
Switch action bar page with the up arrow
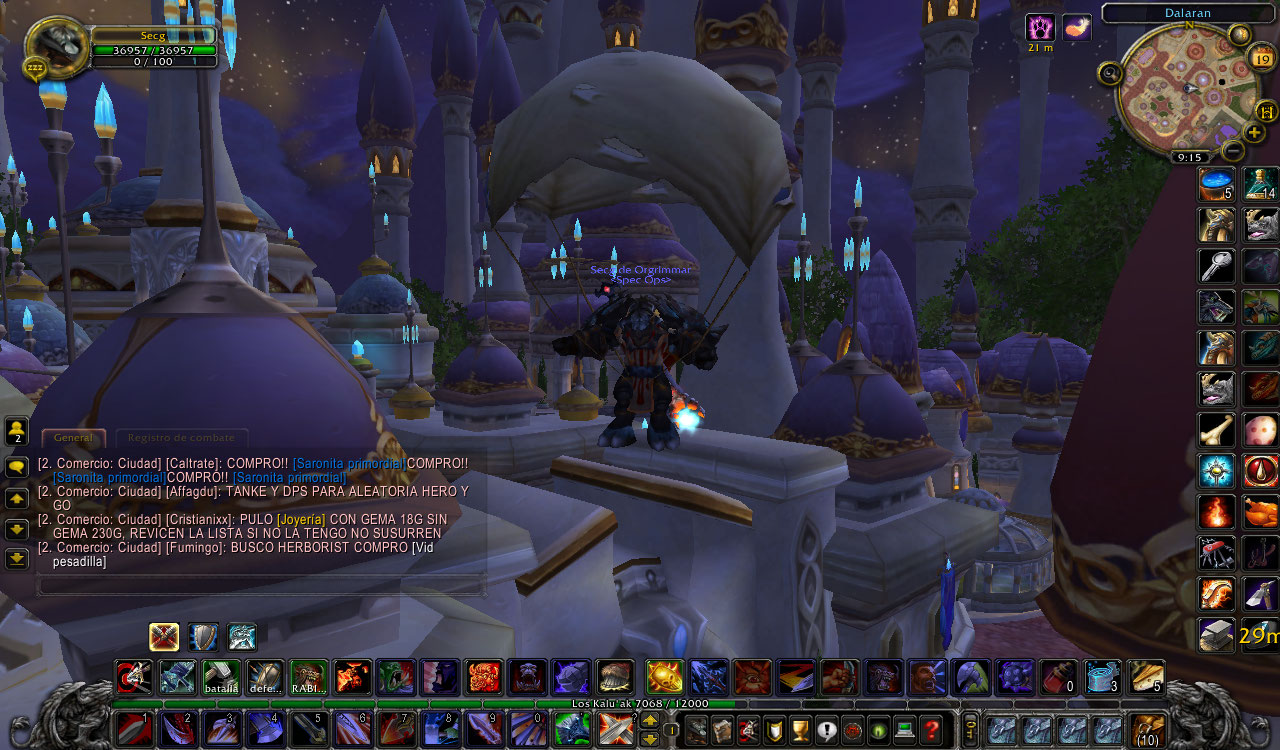650,719
